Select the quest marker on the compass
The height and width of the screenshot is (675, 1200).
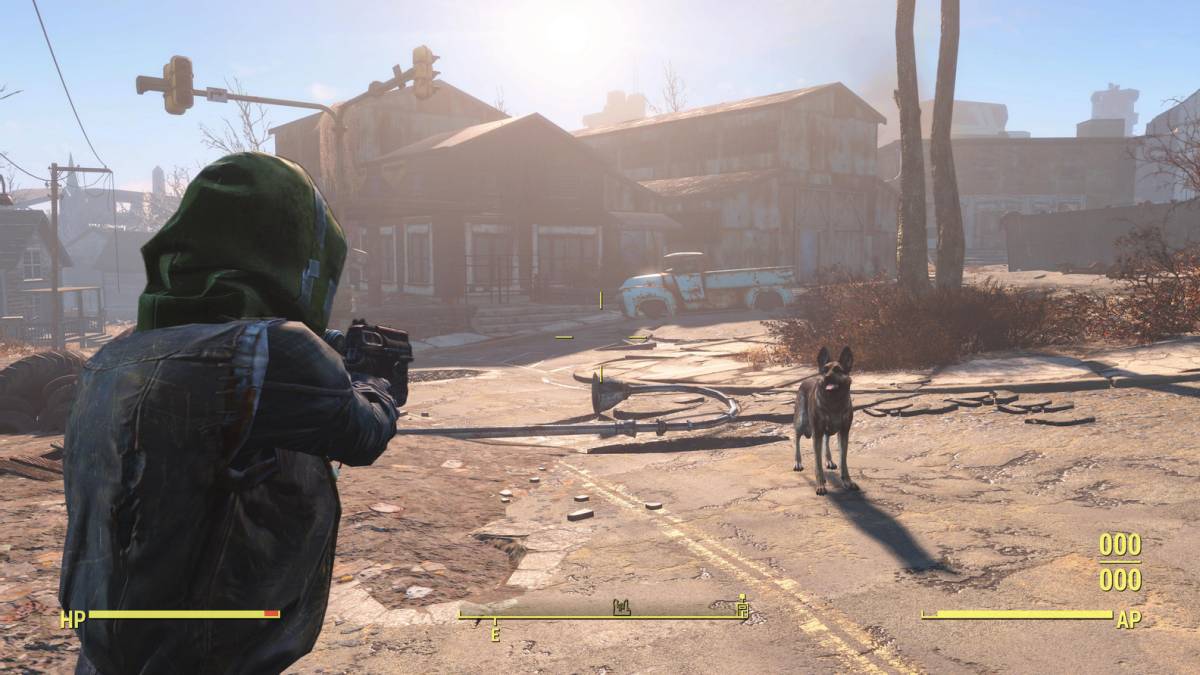pos(741,605)
